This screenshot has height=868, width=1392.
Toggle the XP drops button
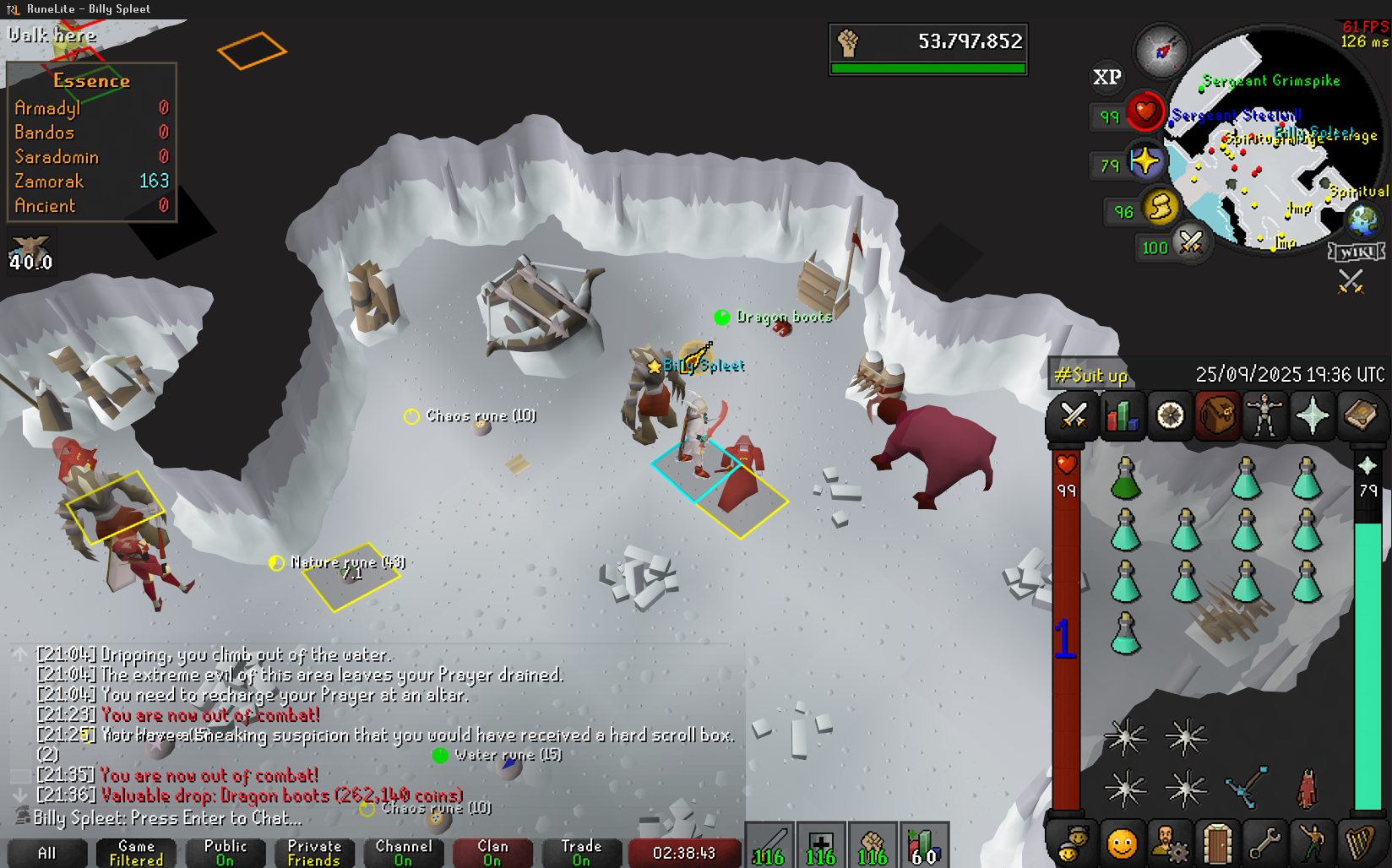point(1107,77)
